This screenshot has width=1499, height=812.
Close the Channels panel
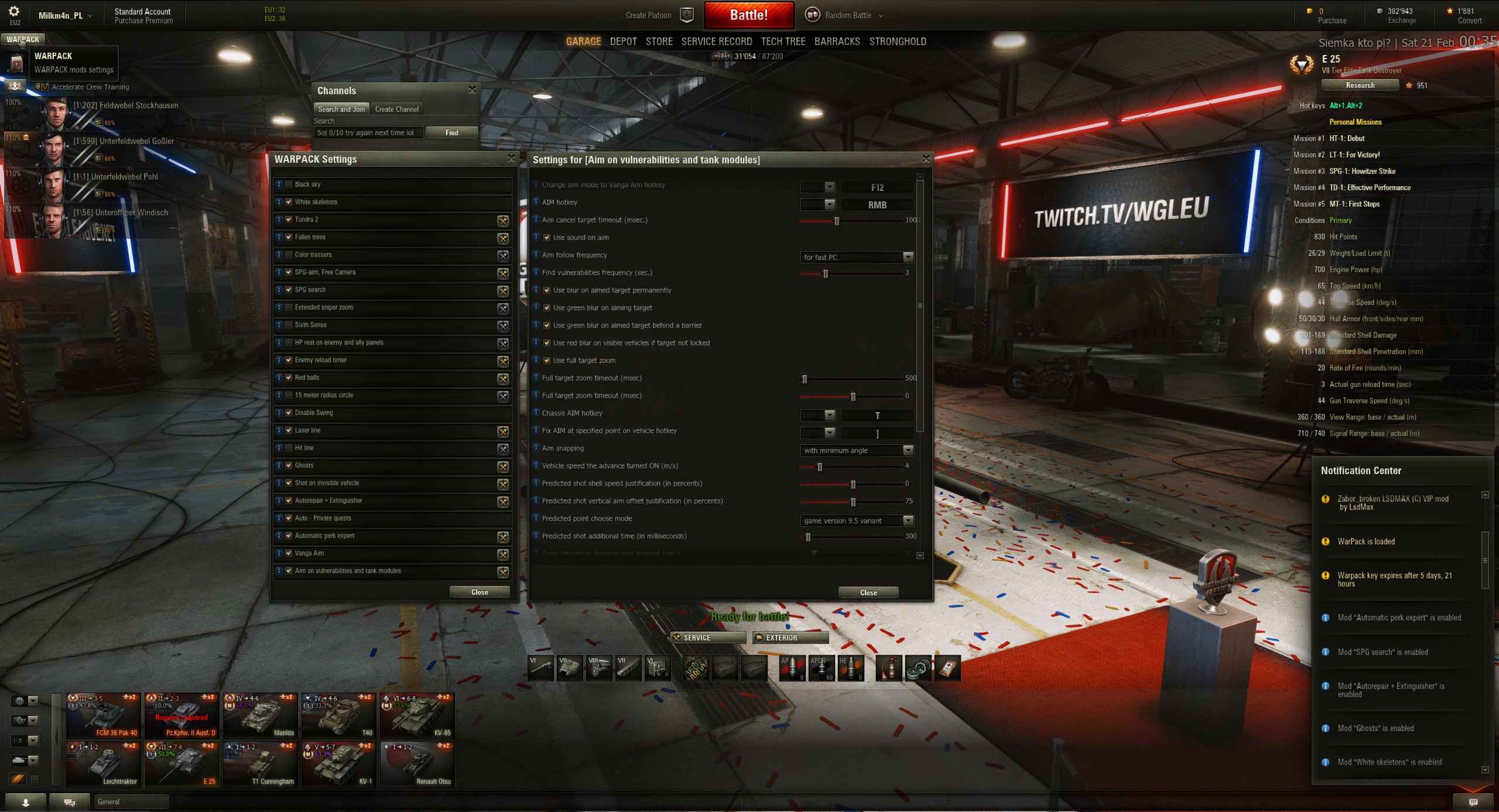pos(472,90)
